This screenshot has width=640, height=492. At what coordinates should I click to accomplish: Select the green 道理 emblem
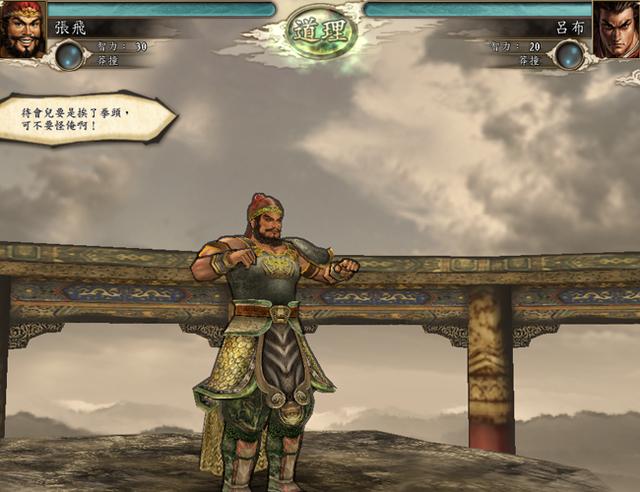[321, 30]
